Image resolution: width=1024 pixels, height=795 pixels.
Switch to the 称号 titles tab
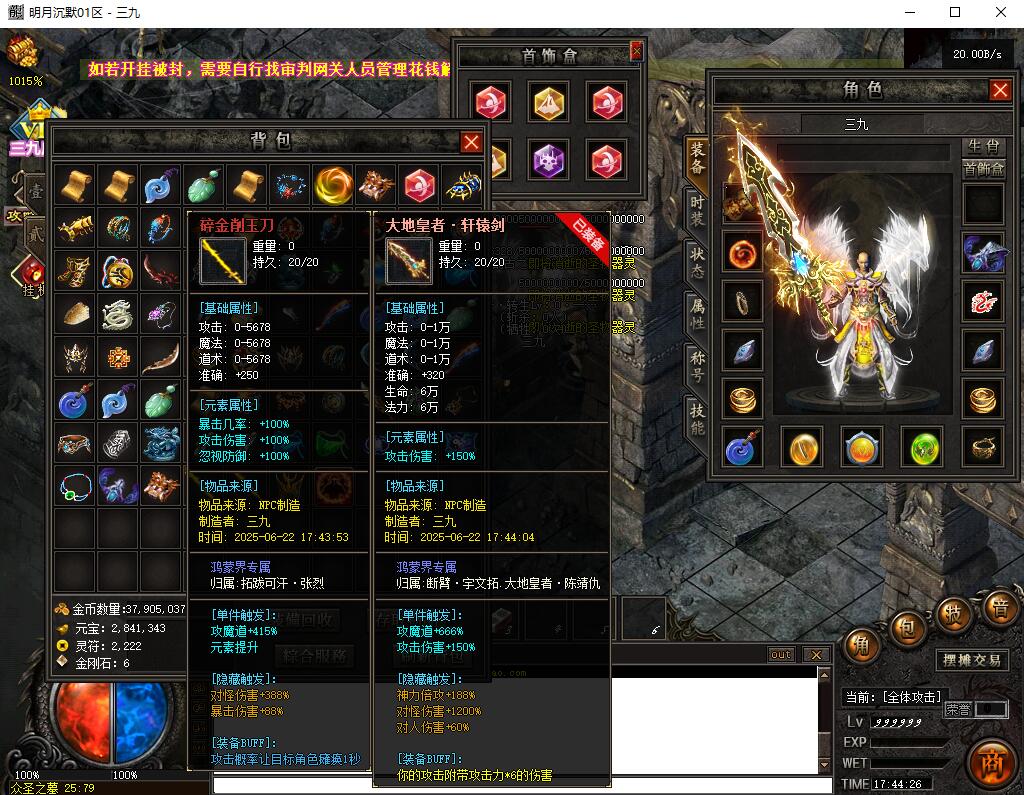click(697, 366)
